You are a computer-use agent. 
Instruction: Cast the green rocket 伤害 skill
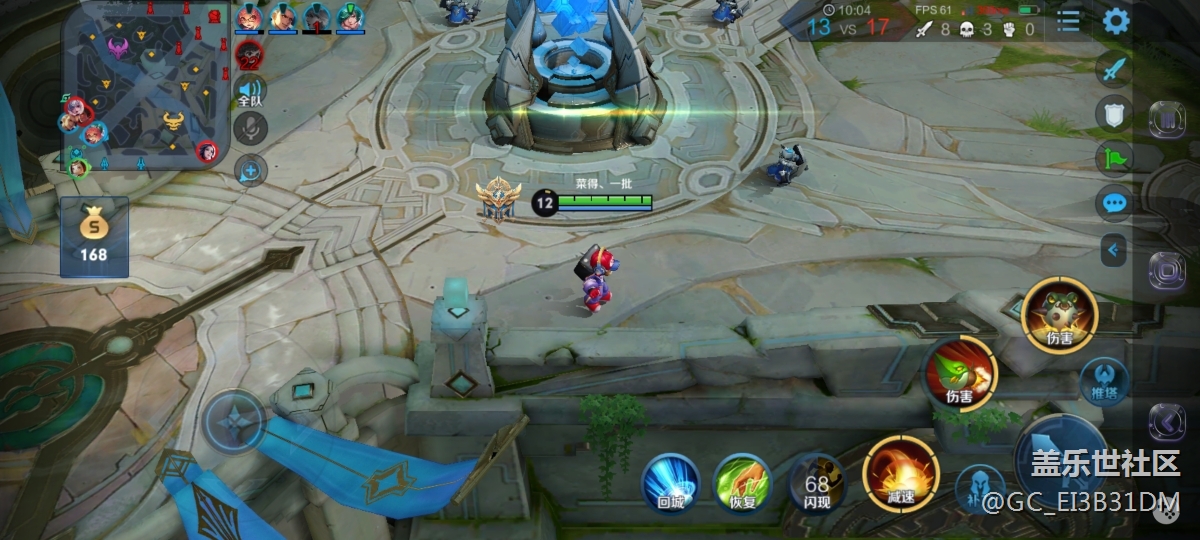(x=960, y=374)
